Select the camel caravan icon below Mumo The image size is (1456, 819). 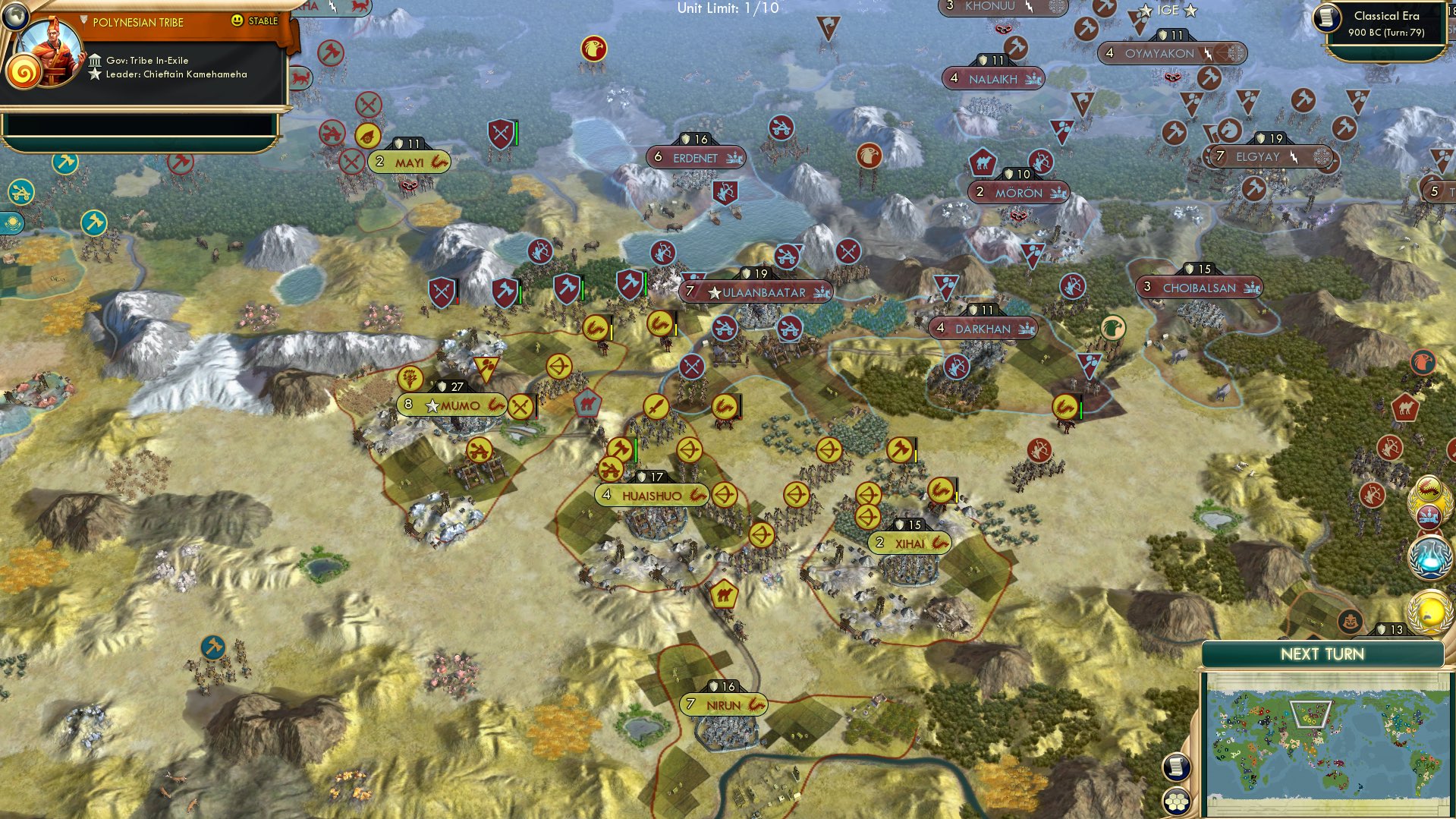[x=586, y=402]
